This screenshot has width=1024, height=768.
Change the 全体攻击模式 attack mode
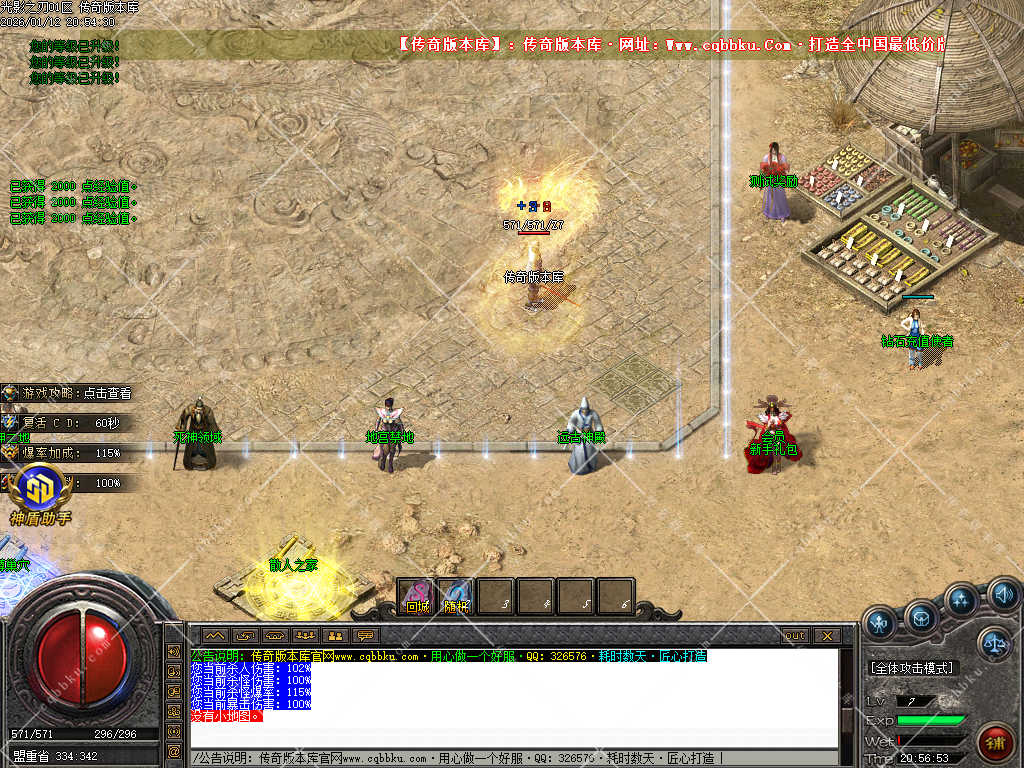click(x=912, y=667)
